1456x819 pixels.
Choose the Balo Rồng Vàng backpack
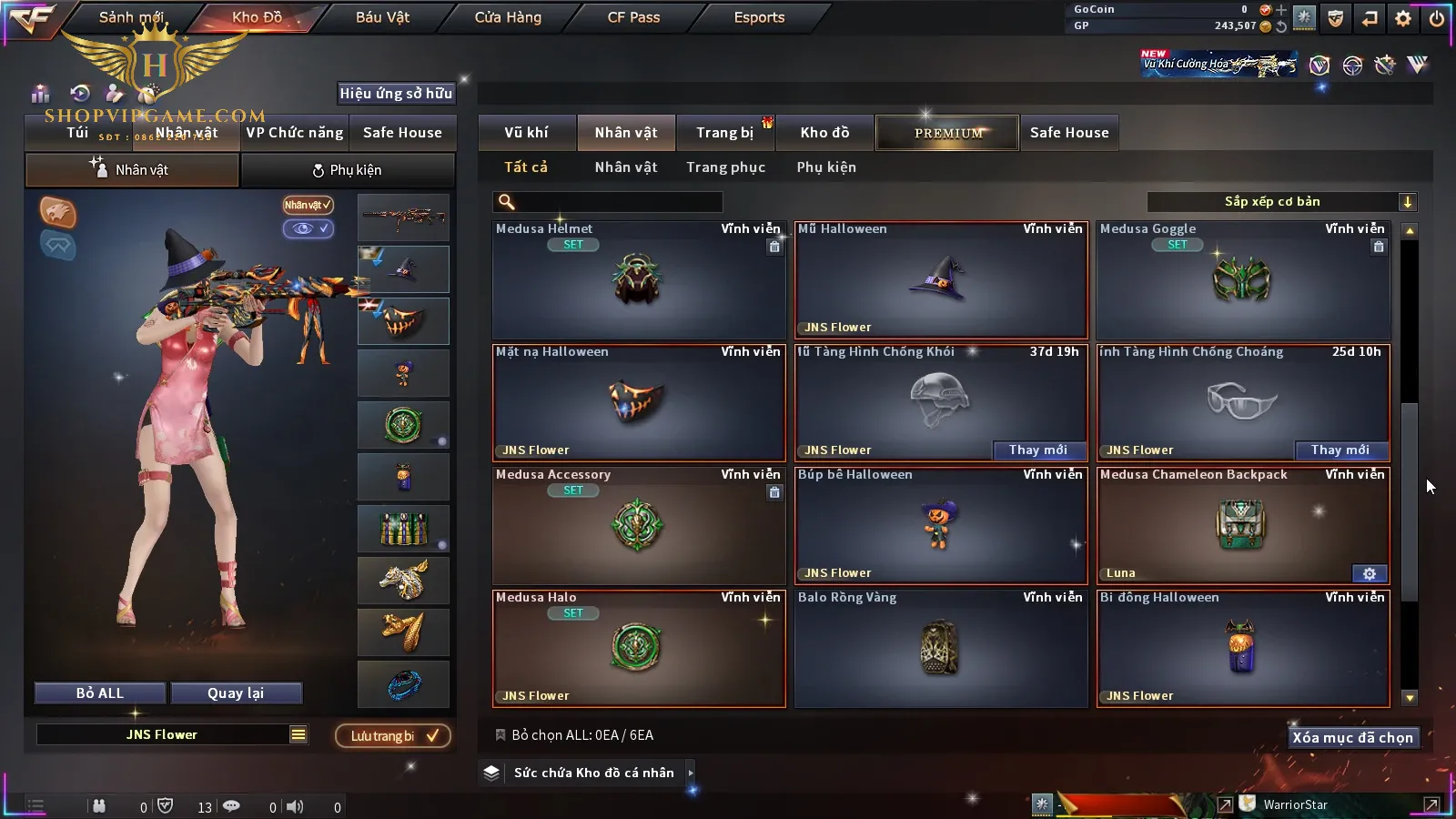click(x=941, y=648)
